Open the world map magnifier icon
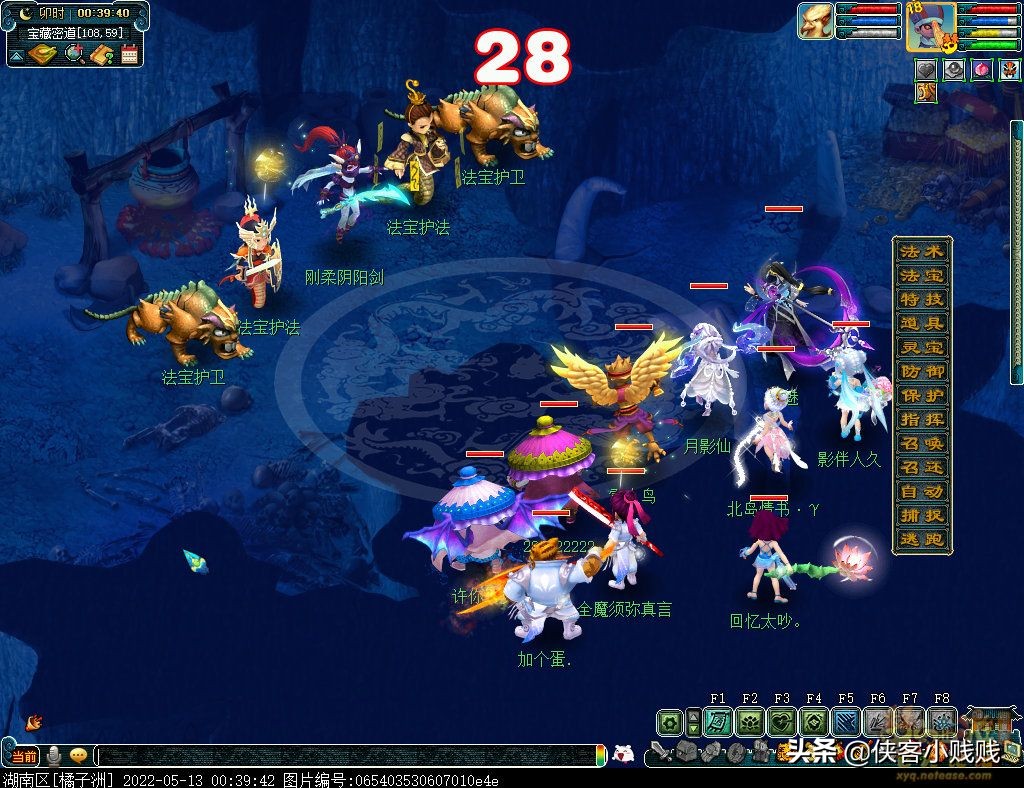1024x788 pixels. pos(73,54)
